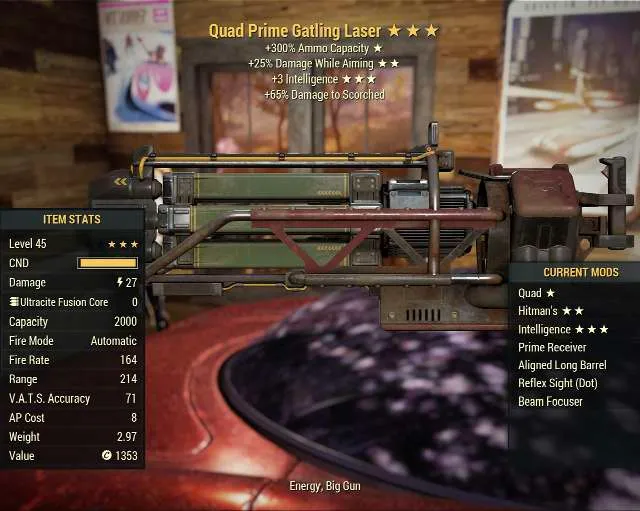Select the Prime Receiver mod
The width and height of the screenshot is (640, 511).
552,347
